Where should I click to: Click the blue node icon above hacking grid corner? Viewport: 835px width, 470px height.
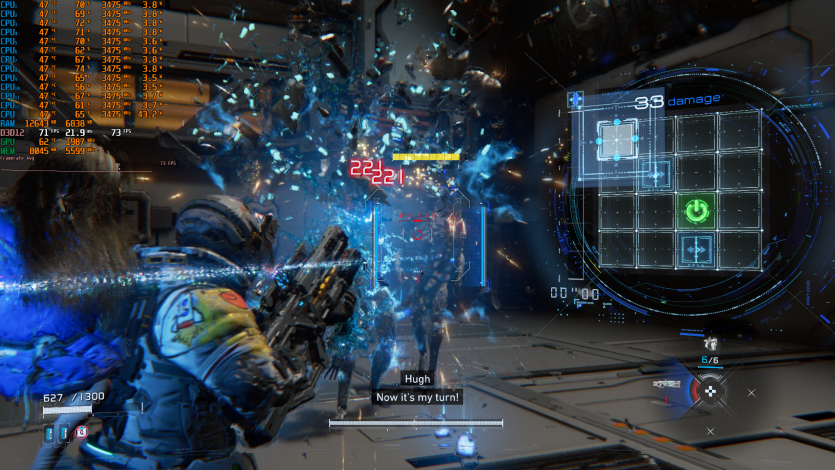coord(576,100)
